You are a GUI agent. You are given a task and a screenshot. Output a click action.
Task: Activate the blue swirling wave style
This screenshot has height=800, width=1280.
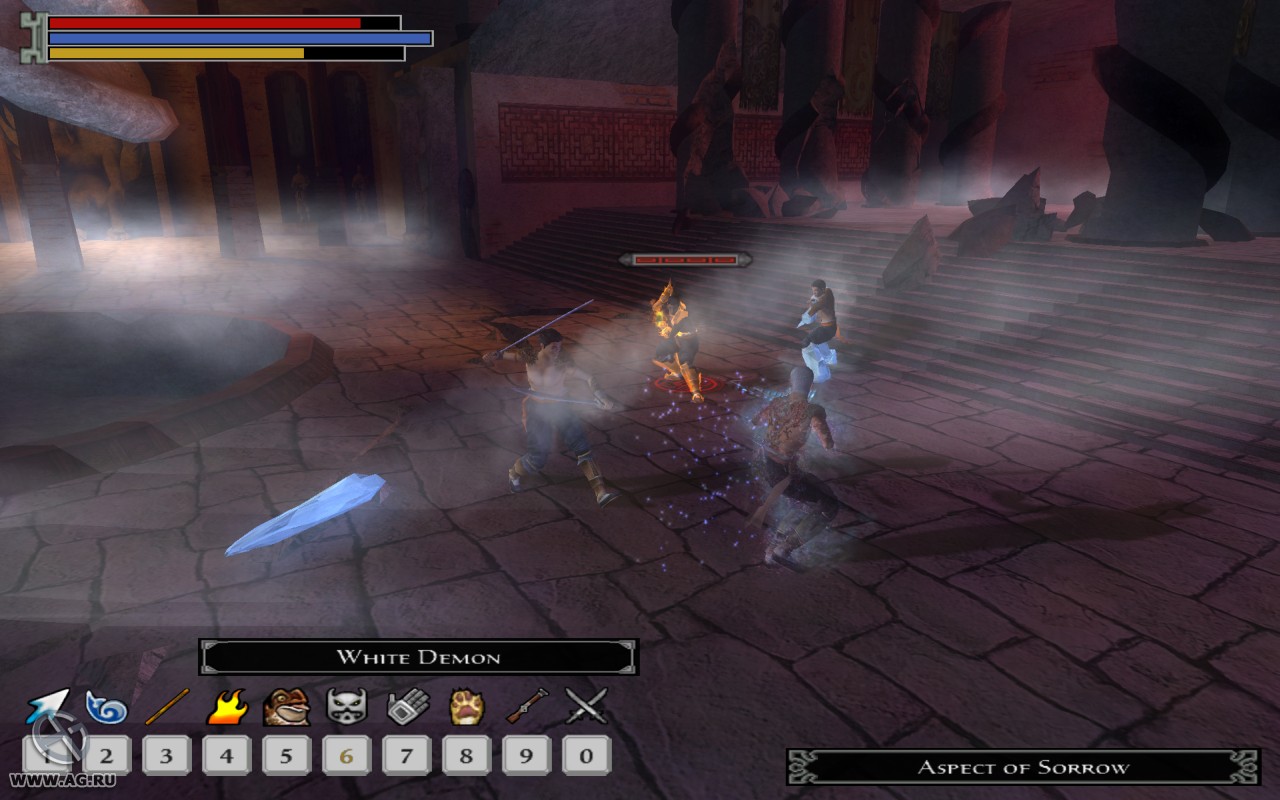click(x=106, y=707)
